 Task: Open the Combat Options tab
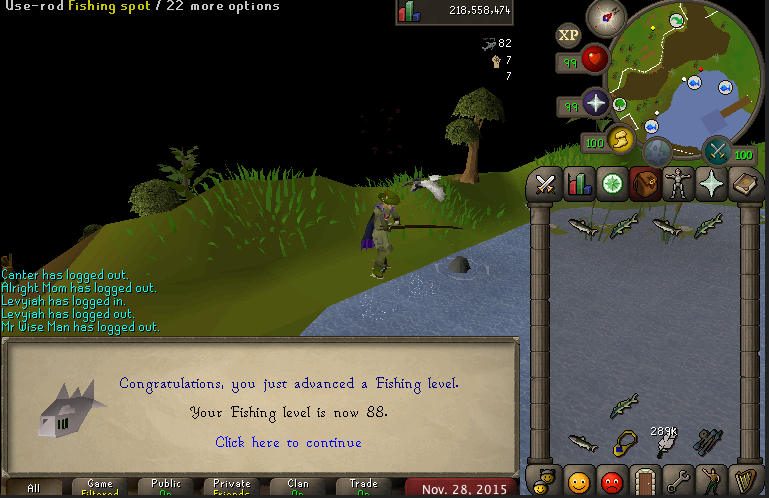coord(545,184)
